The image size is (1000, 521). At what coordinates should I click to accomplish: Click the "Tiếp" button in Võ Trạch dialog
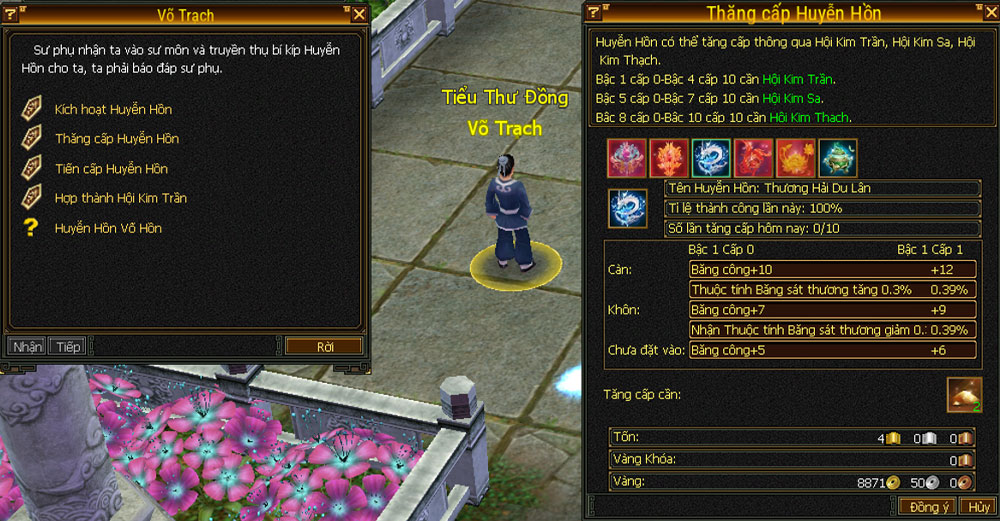coord(68,347)
